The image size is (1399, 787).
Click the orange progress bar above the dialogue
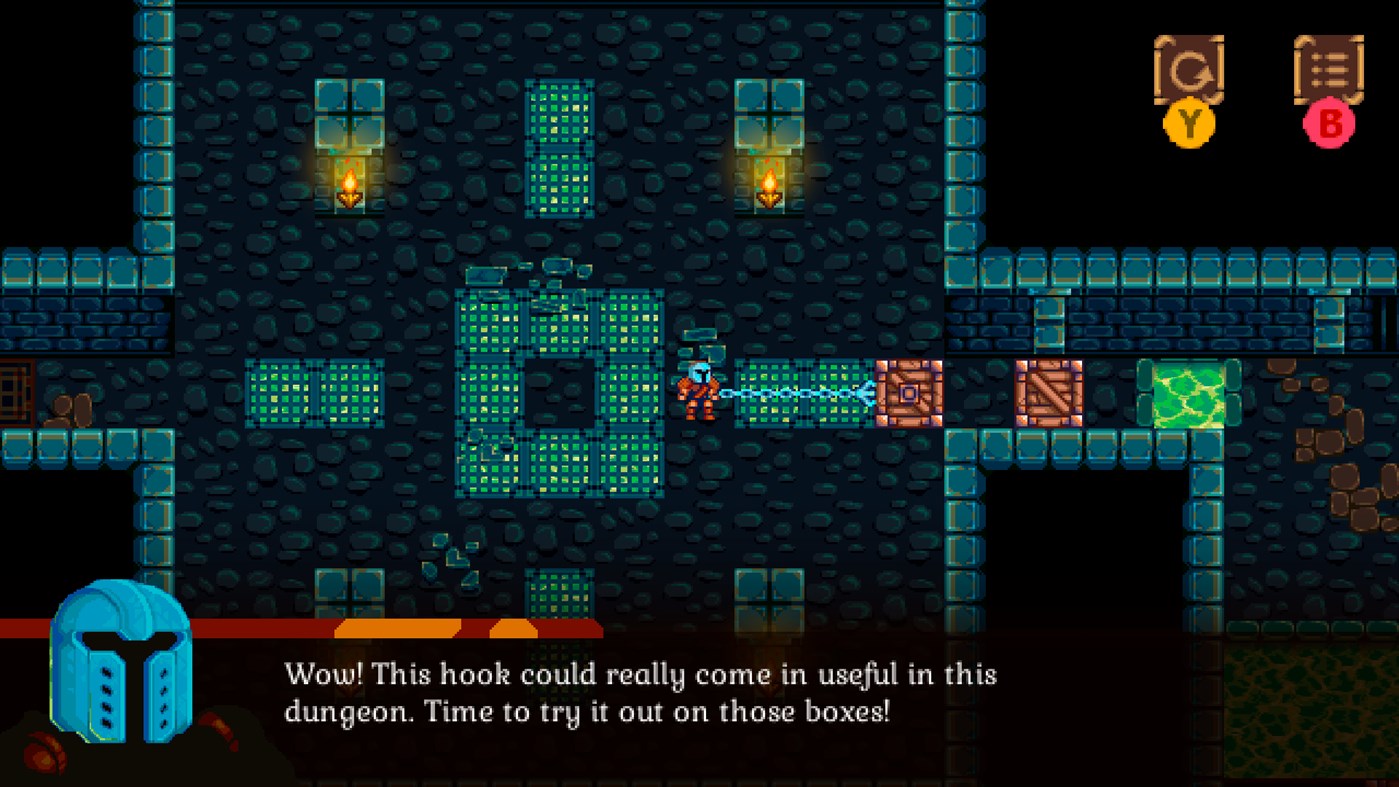pyautogui.click(x=400, y=632)
